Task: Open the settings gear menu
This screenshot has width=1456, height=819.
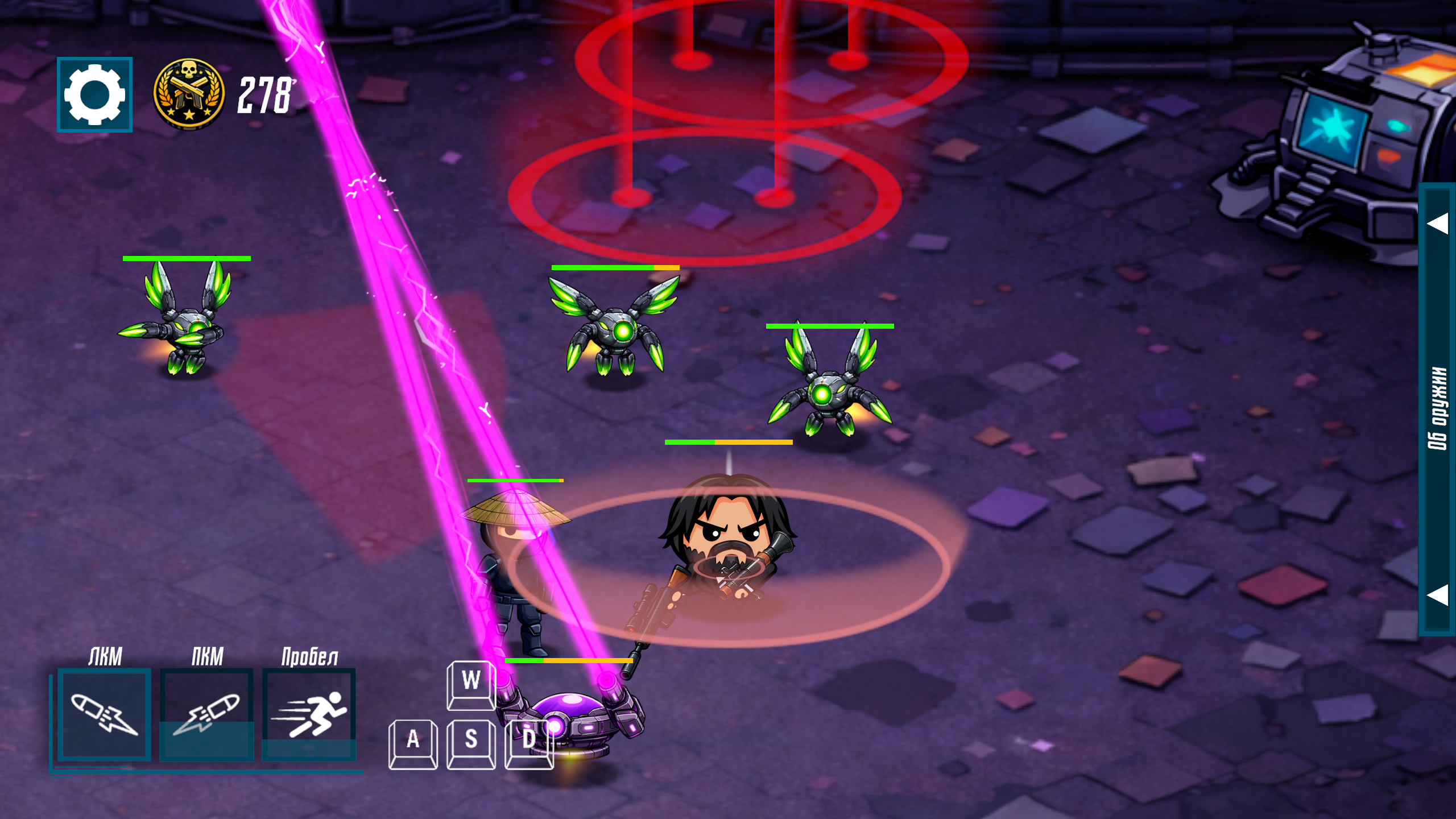Action: coord(94,94)
